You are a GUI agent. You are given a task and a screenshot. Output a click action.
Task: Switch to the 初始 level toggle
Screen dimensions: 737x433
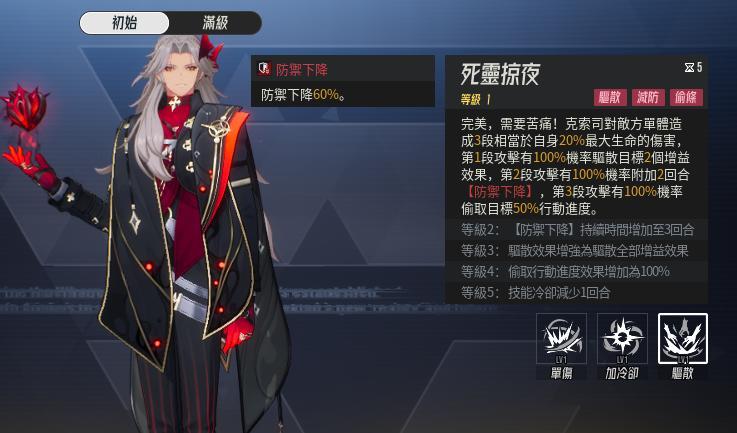point(125,23)
